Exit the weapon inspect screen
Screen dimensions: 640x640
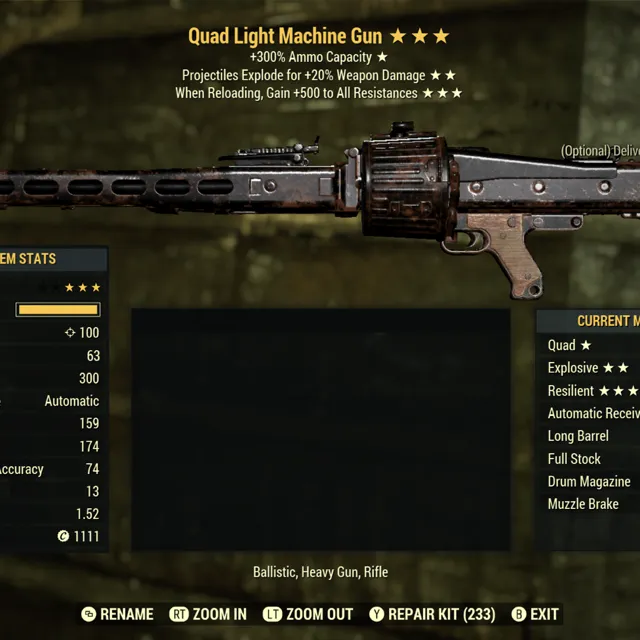click(x=535, y=614)
